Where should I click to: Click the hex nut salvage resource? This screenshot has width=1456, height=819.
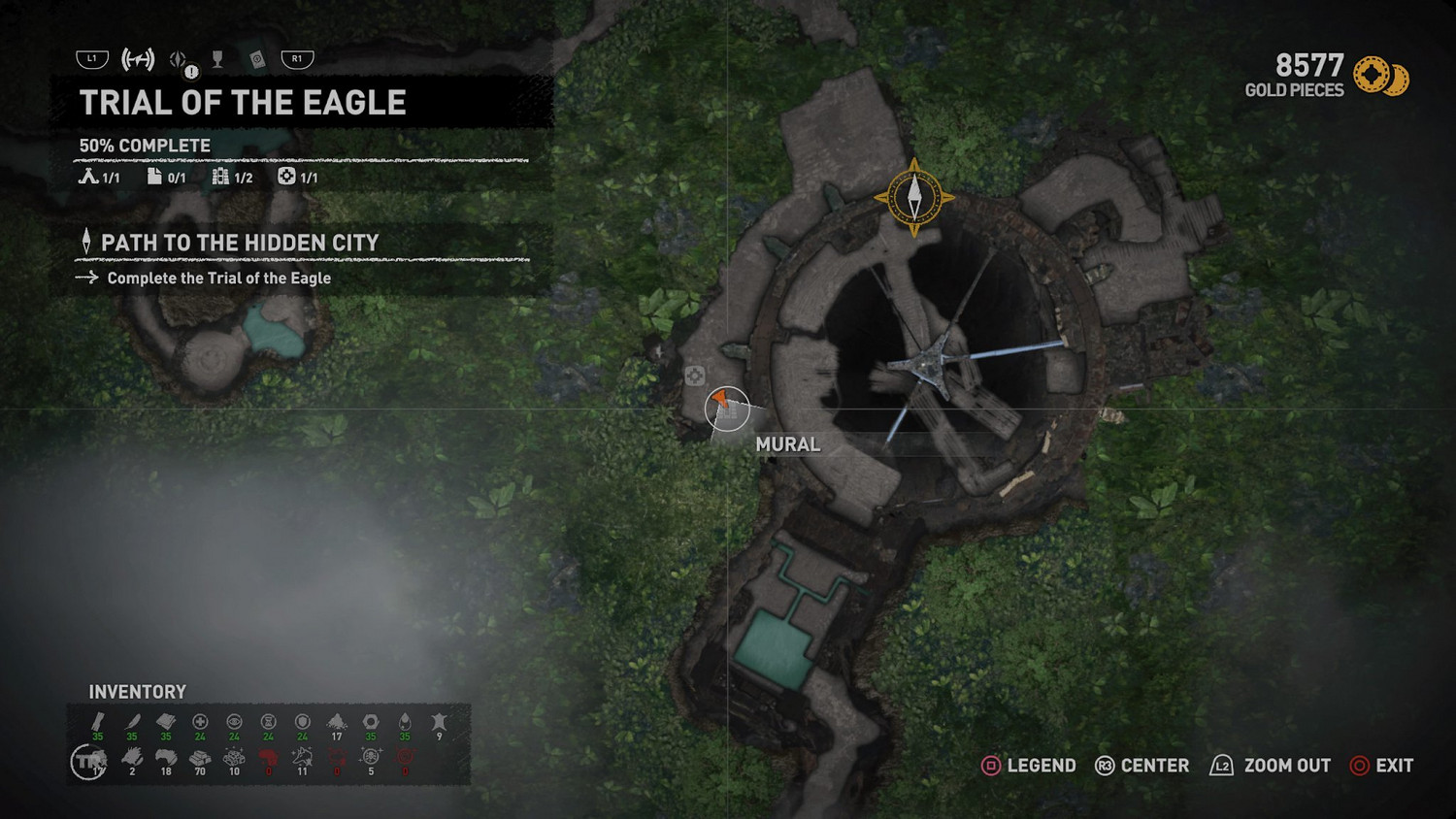click(371, 723)
